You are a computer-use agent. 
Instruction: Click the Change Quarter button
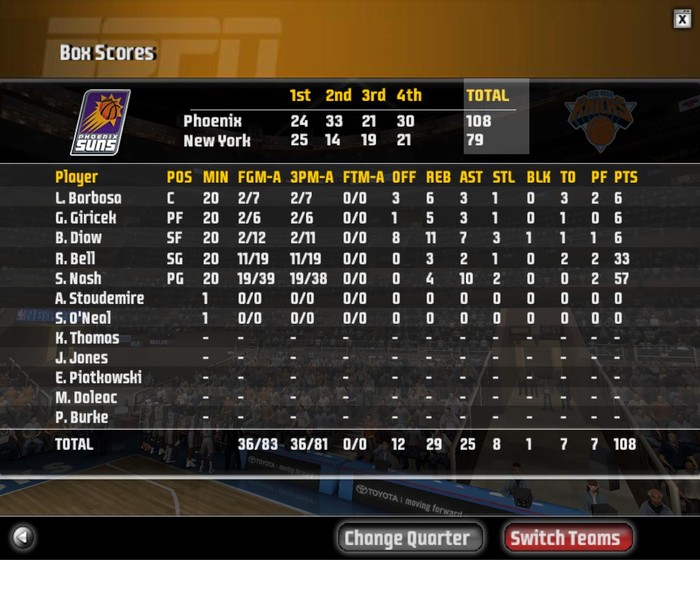407,538
